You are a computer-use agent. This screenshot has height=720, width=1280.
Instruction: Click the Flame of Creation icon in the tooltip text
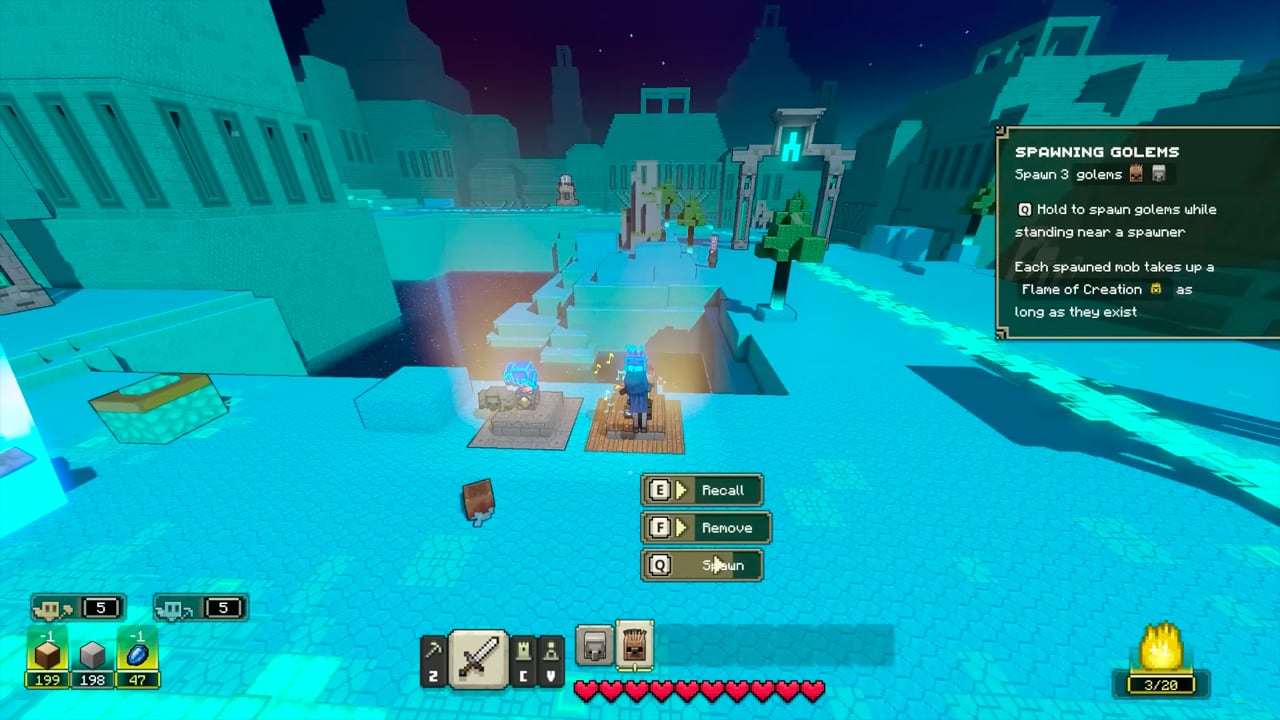(1155, 289)
